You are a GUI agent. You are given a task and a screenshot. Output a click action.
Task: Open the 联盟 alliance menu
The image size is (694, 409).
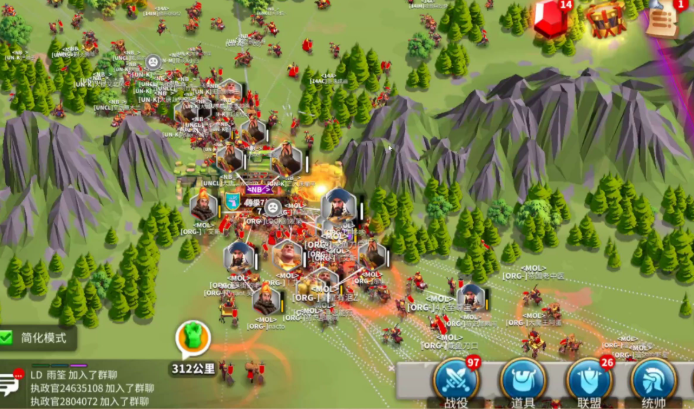[589, 380]
